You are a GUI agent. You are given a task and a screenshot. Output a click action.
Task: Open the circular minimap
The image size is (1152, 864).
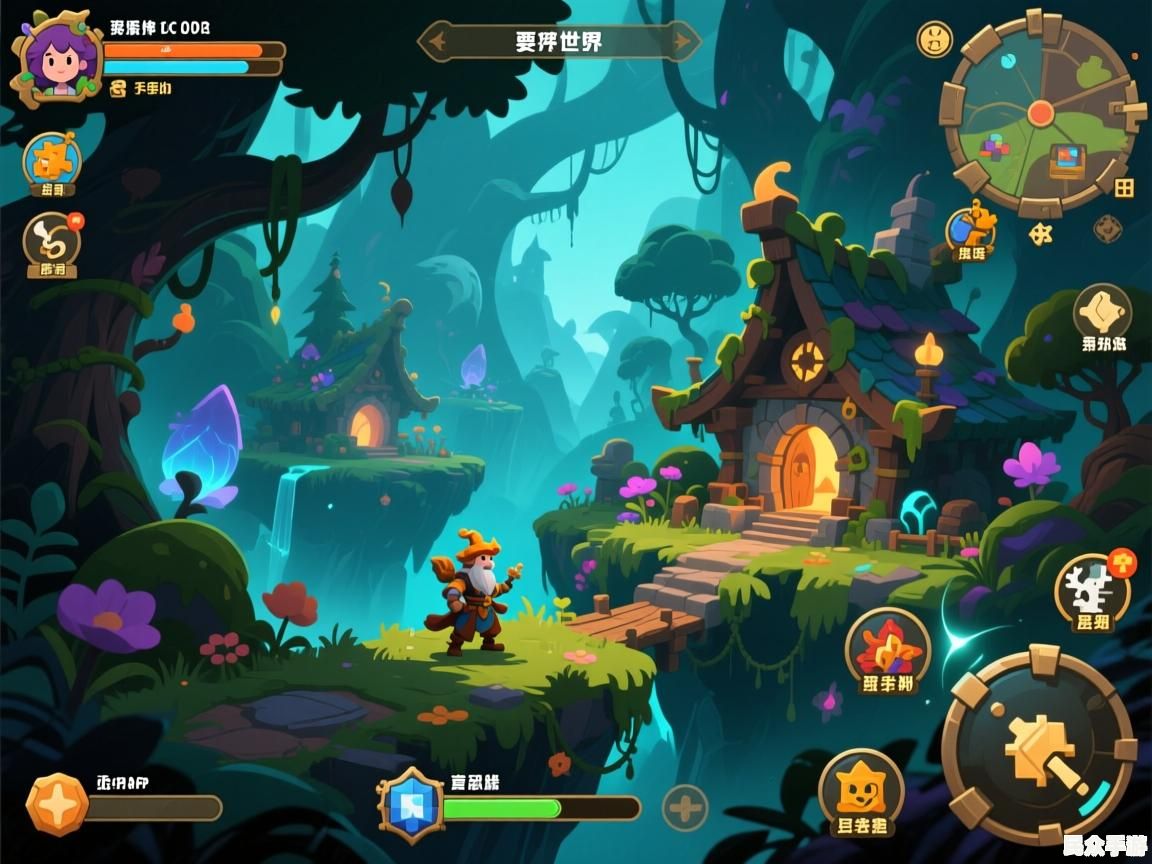click(1041, 111)
